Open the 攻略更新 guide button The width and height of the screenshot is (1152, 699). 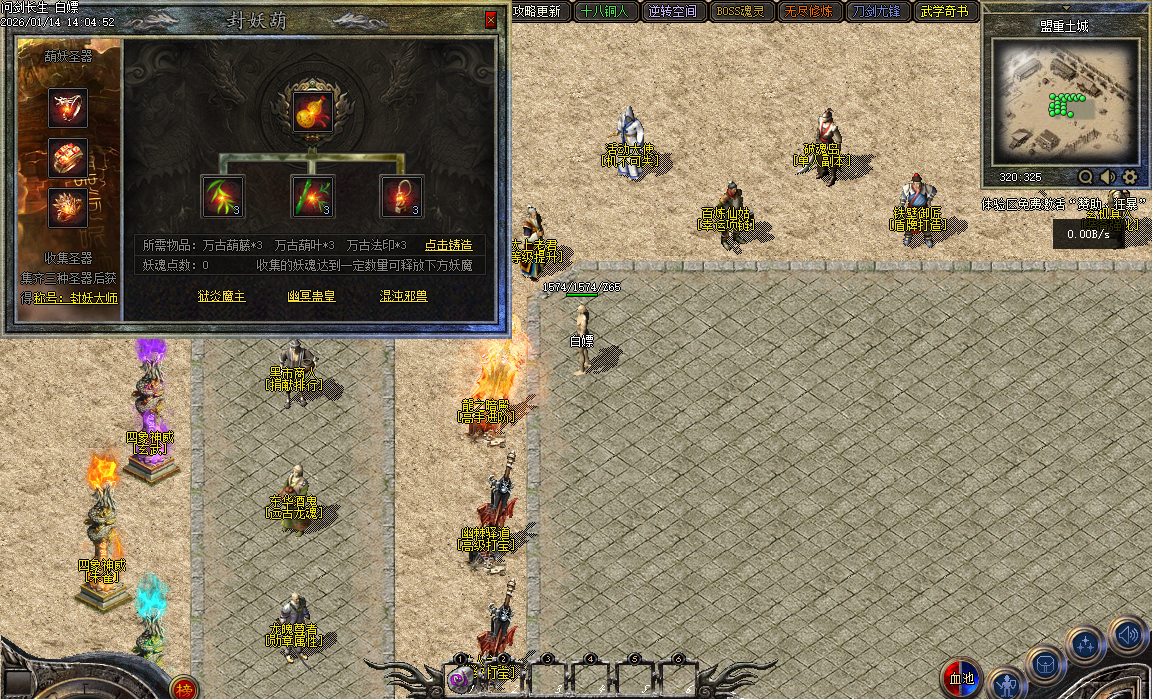tap(539, 12)
